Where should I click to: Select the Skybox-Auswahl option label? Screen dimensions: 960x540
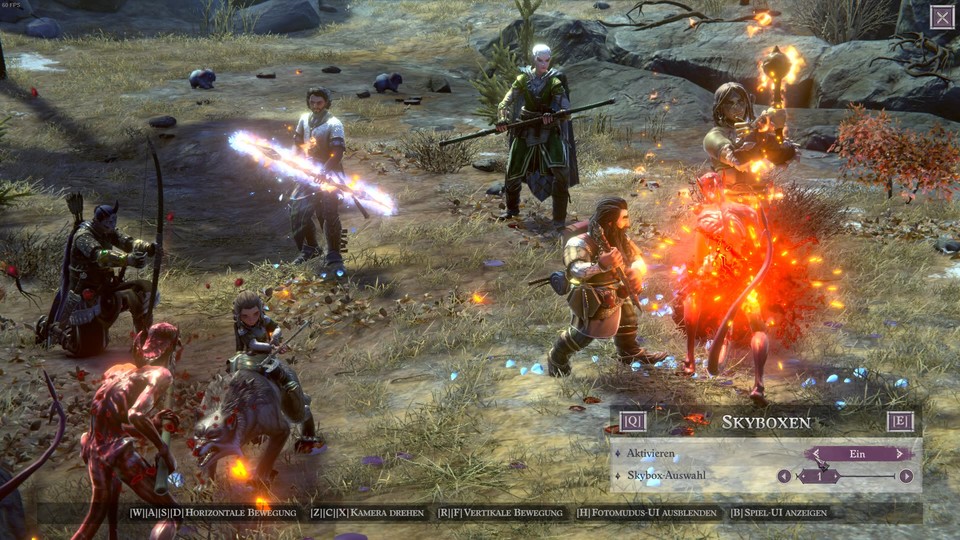[x=666, y=475]
